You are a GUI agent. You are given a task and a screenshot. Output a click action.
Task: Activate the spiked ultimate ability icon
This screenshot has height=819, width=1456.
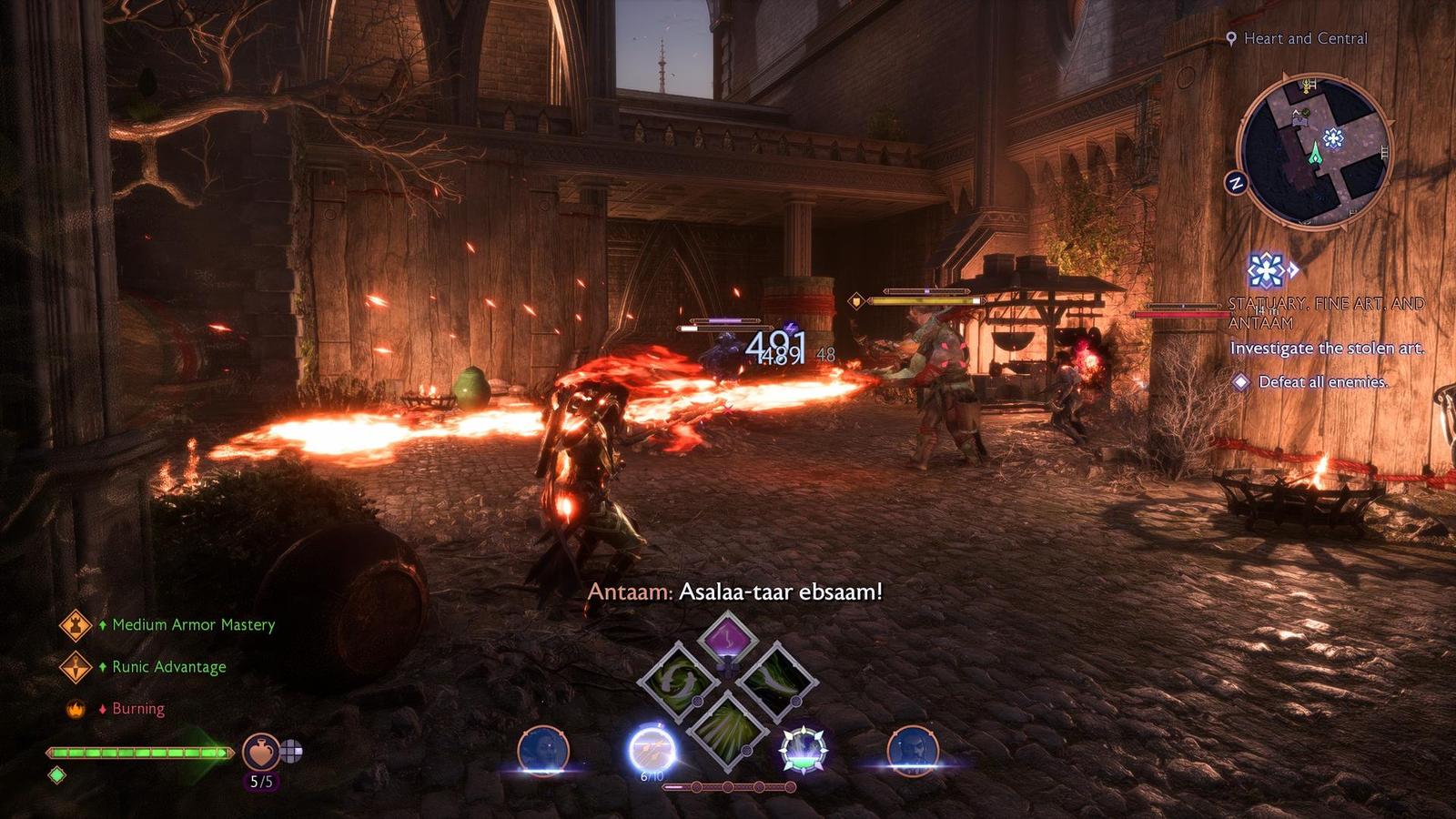click(x=803, y=751)
